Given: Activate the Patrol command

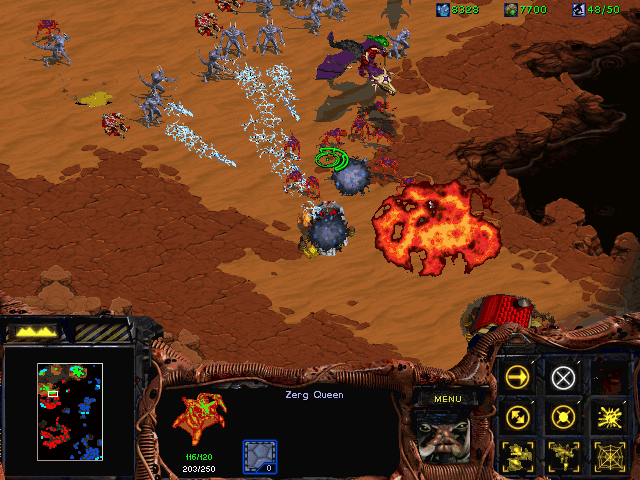Looking at the screenshot, I should click(x=518, y=416).
